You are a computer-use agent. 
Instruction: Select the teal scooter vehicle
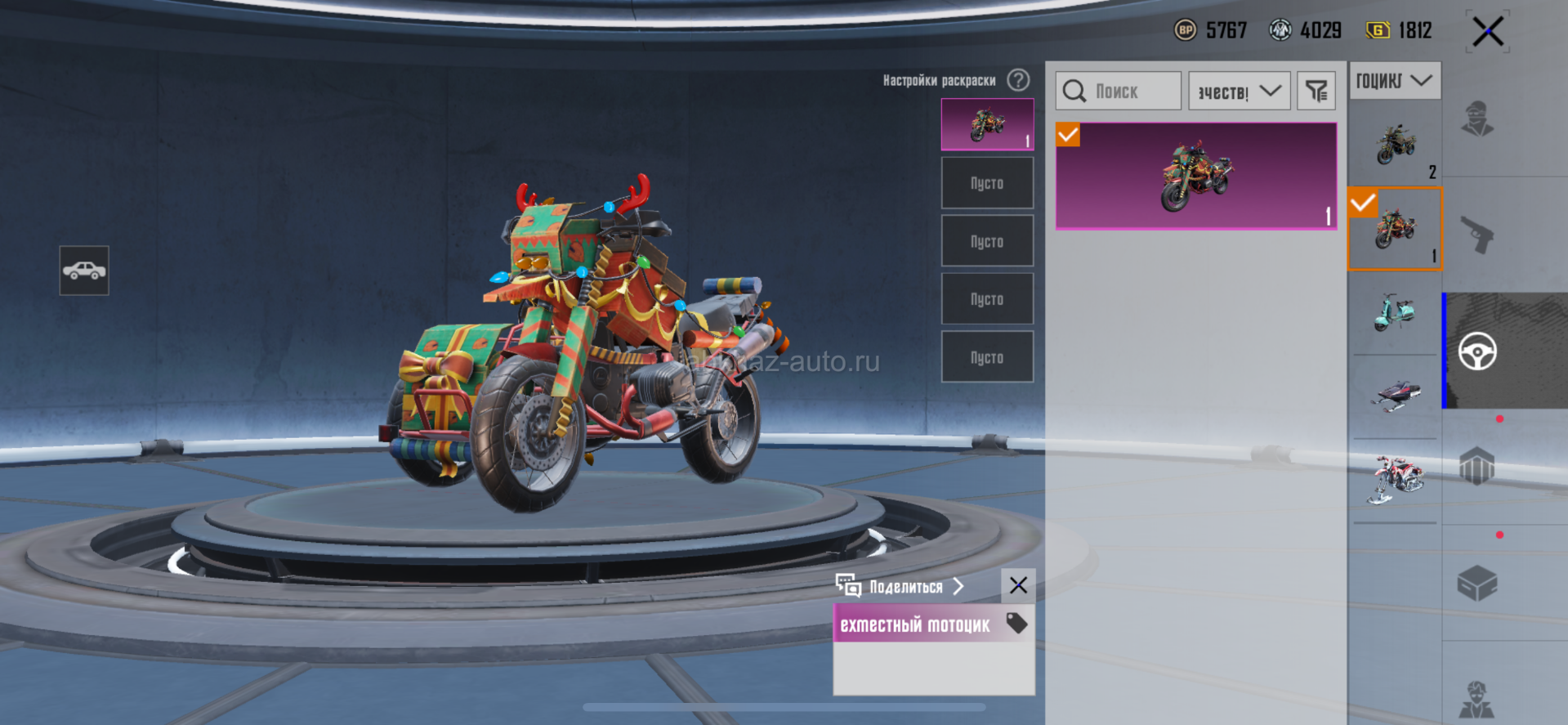pos(1395,313)
